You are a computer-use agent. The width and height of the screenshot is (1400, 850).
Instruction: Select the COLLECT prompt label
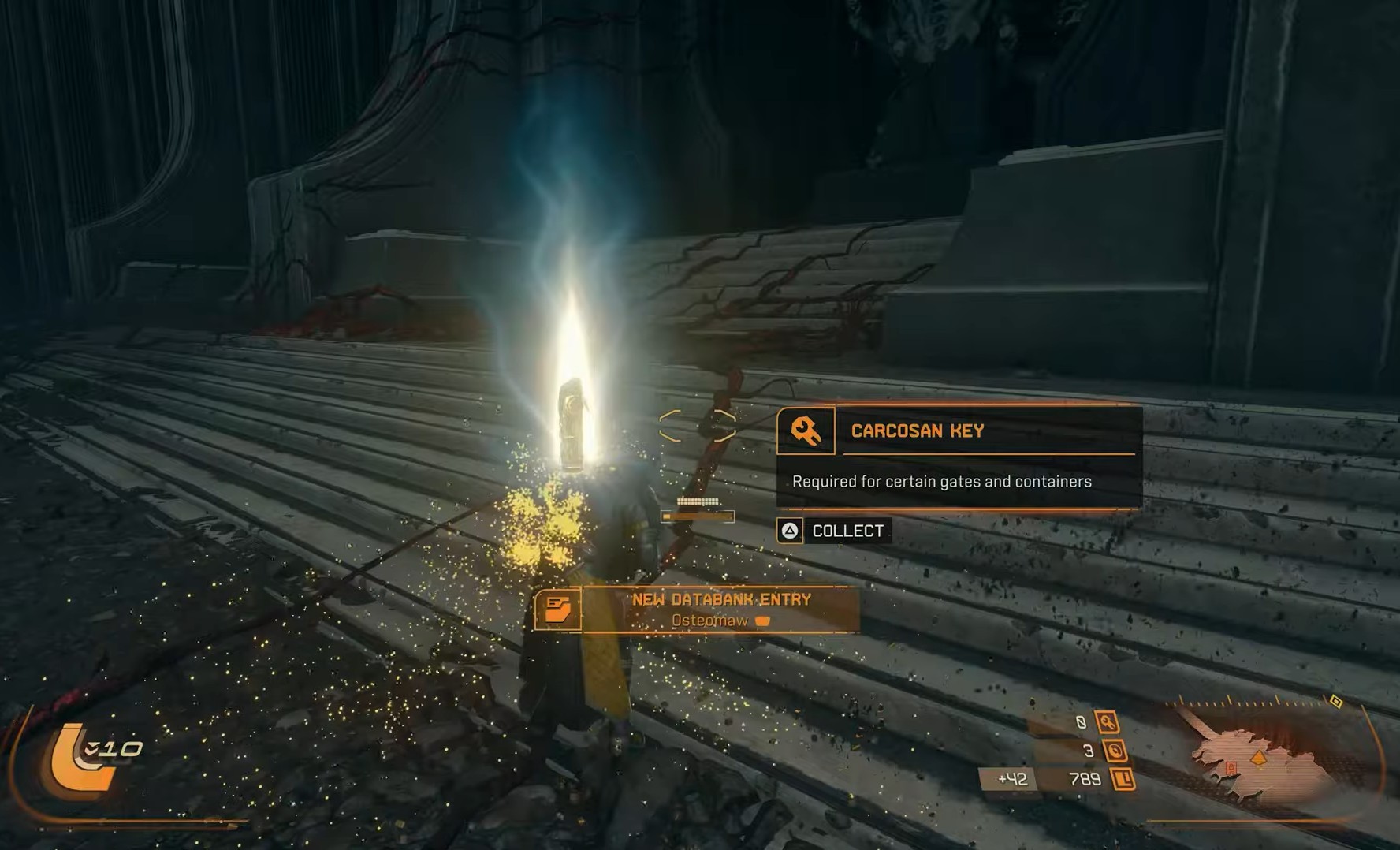[847, 531]
